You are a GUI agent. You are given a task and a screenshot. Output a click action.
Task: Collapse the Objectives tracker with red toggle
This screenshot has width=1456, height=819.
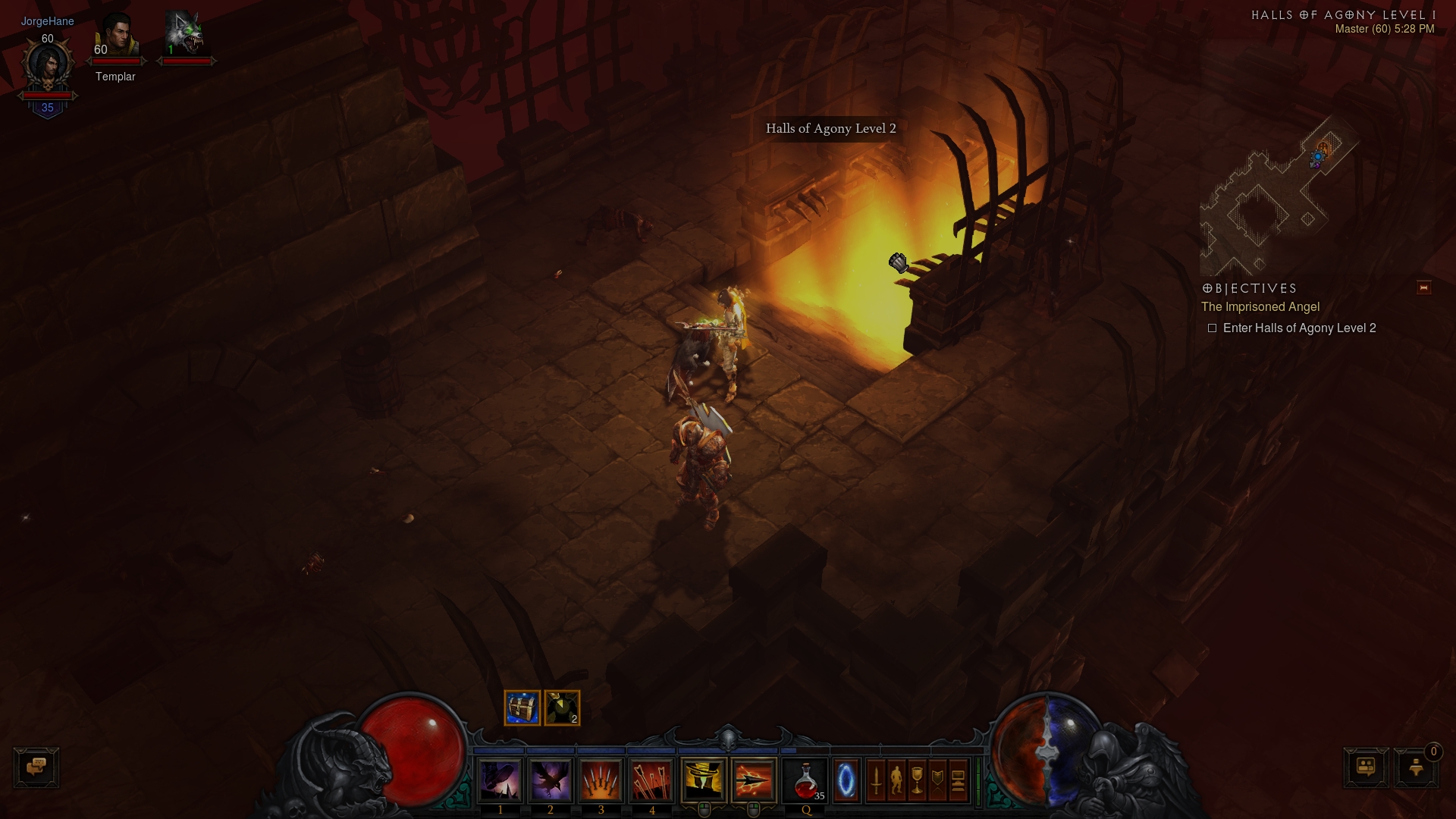[x=1423, y=287]
